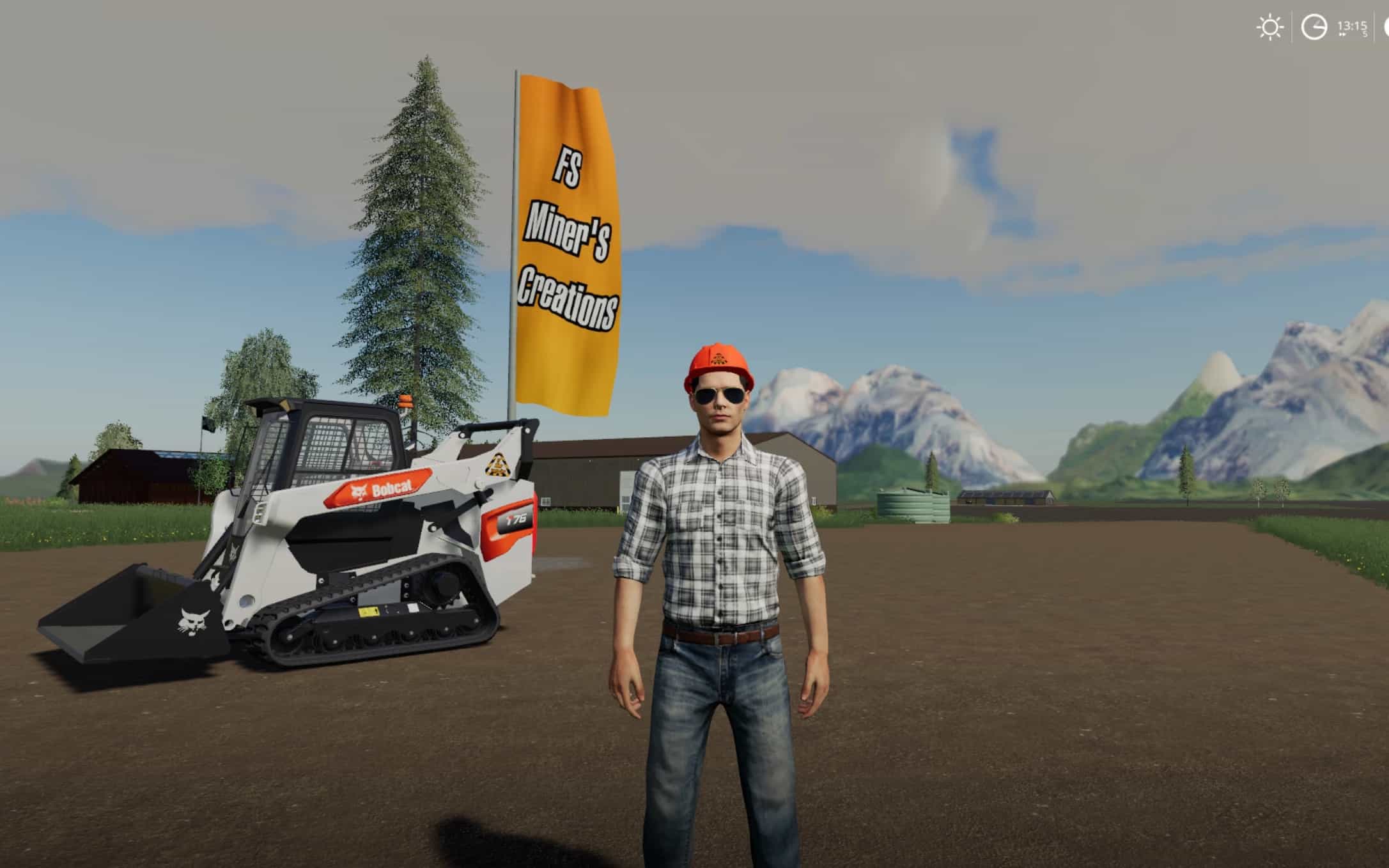The image size is (1389, 868).
Task: Click the game clock icon
Action: coord(1314,28)
